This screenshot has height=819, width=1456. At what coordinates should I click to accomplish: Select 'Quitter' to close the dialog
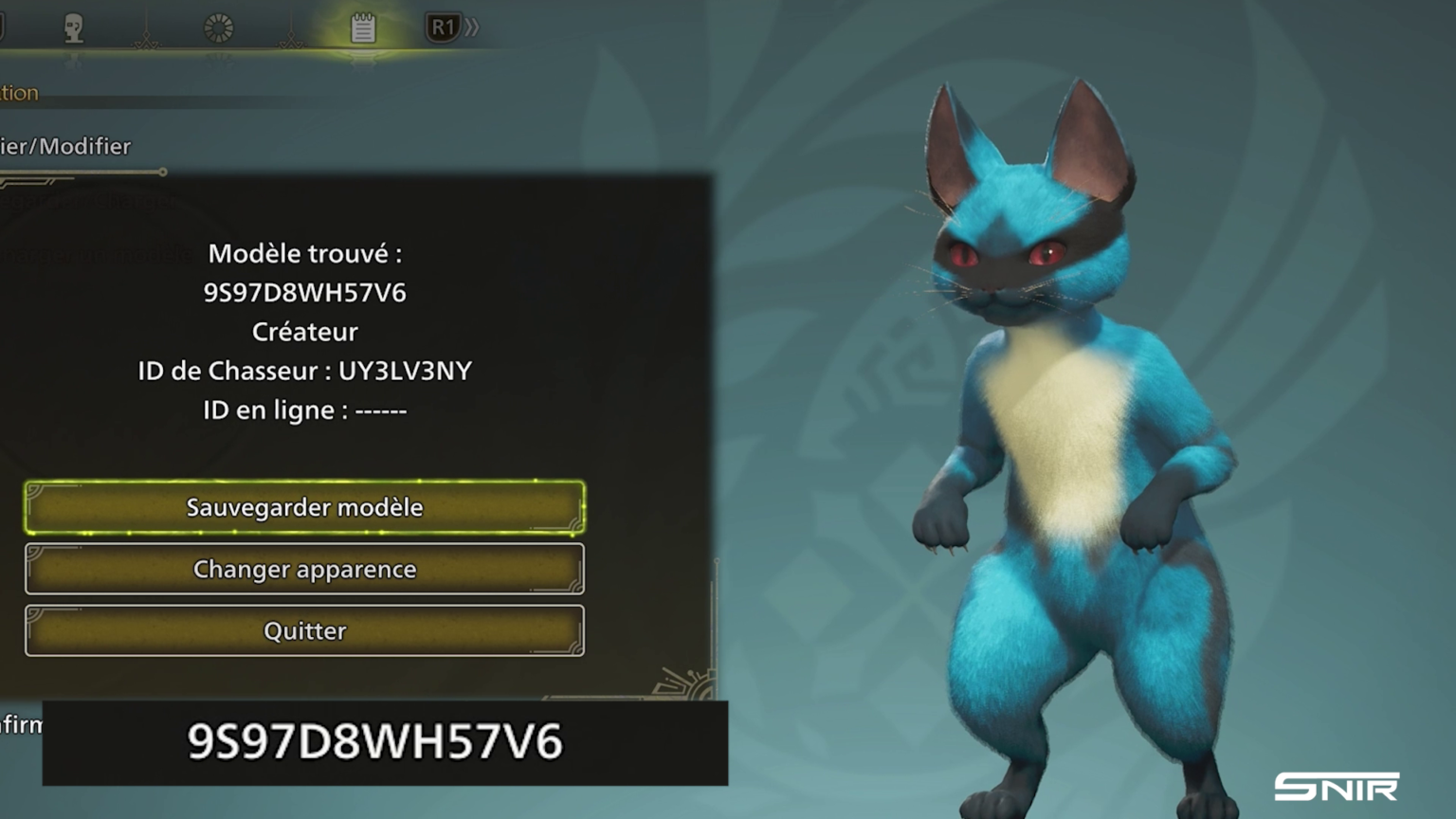point(303,630)
